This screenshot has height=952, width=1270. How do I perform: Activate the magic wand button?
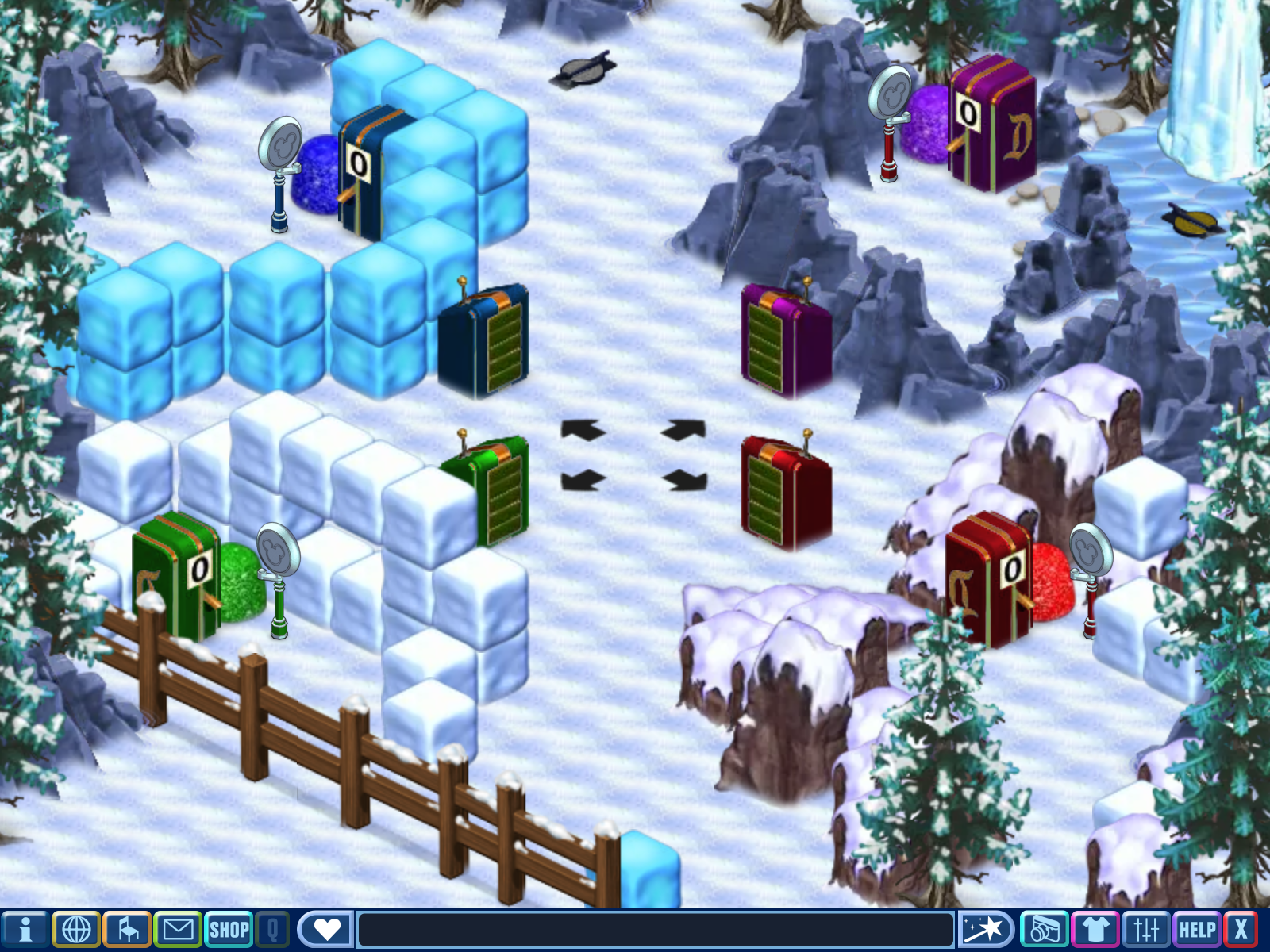click(x=985, y=929)
